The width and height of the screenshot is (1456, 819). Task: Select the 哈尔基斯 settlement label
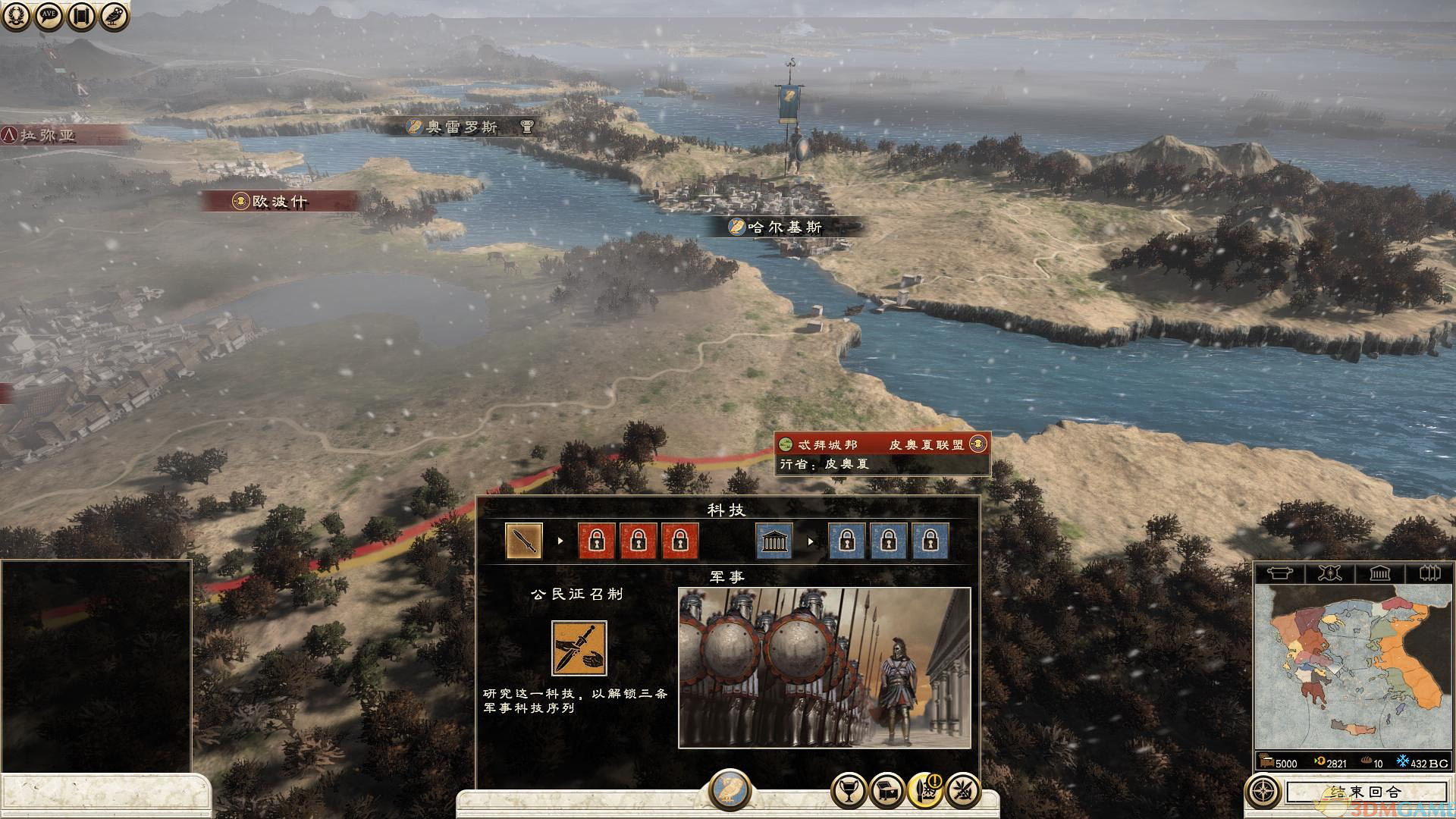[784, 227]
